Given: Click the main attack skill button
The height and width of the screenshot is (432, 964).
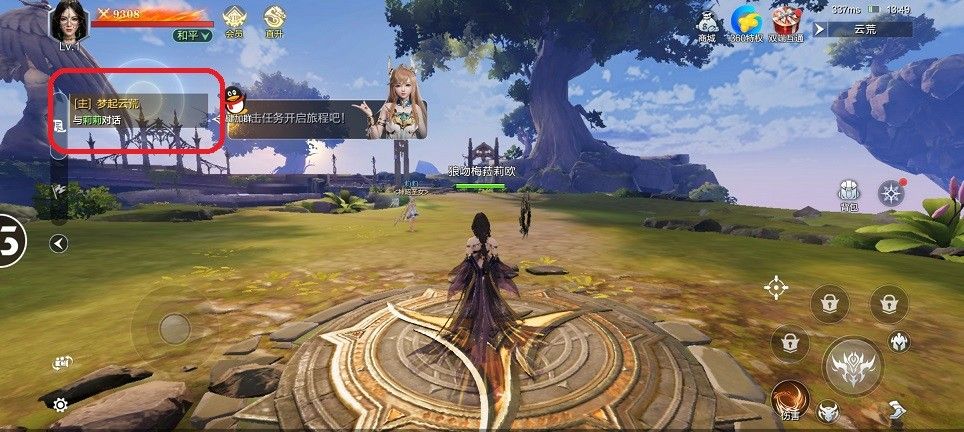Looking at the screenshot, I should (x=852, y=364).
